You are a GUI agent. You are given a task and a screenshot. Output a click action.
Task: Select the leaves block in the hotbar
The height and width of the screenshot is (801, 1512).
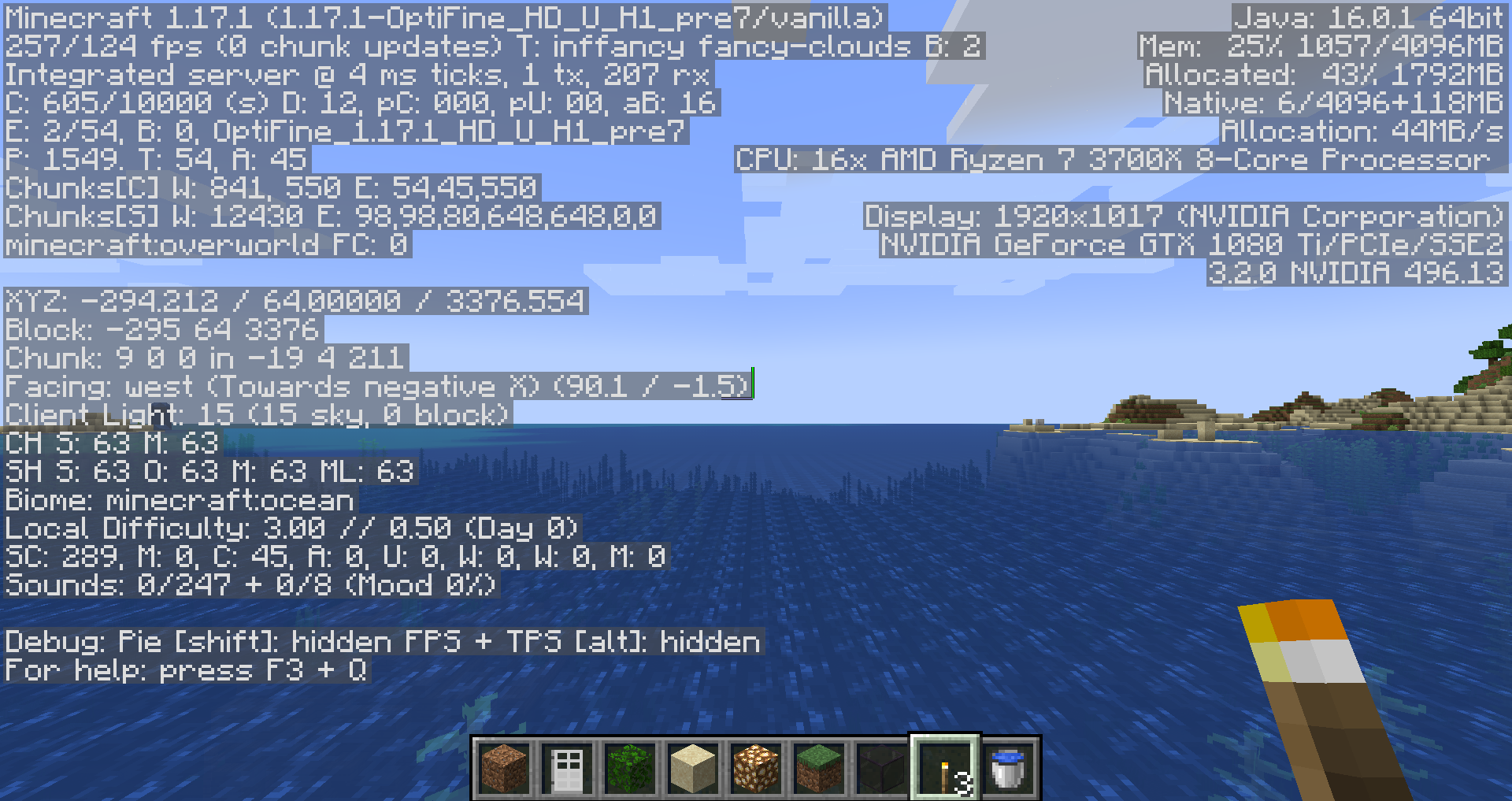(630, 769)
